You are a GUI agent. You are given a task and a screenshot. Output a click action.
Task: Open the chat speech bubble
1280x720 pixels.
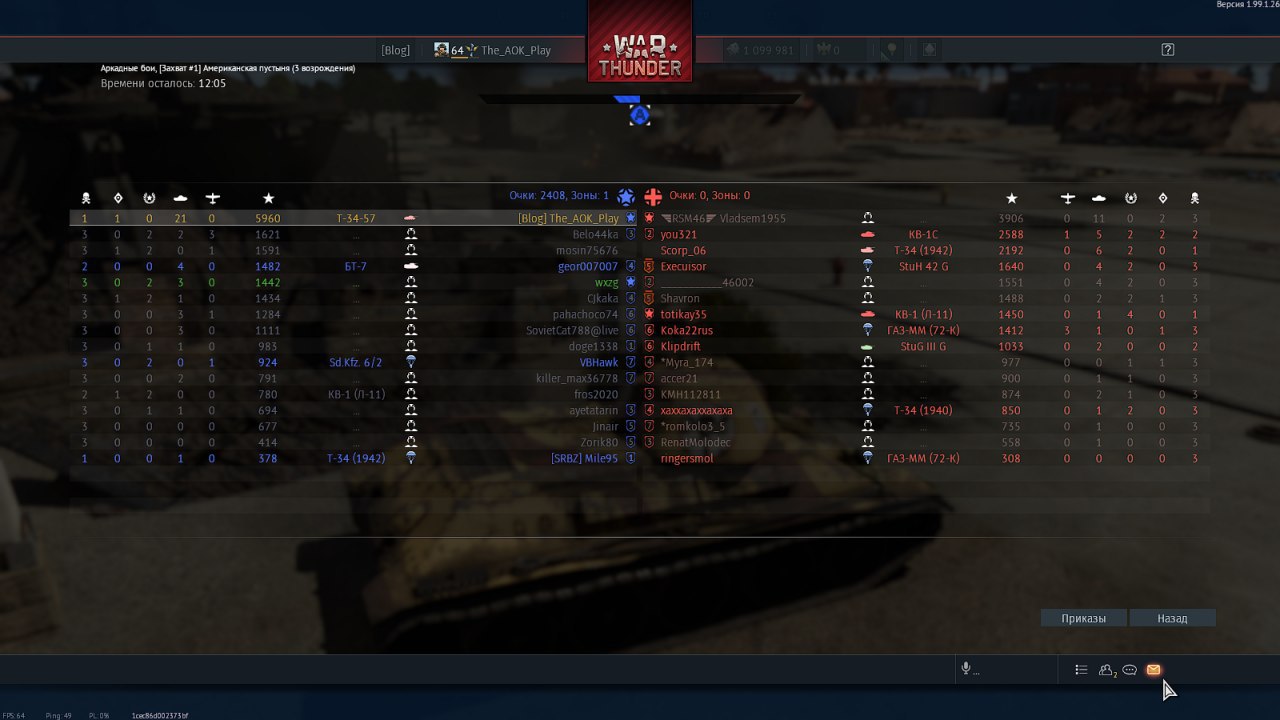coord(1129,670)
